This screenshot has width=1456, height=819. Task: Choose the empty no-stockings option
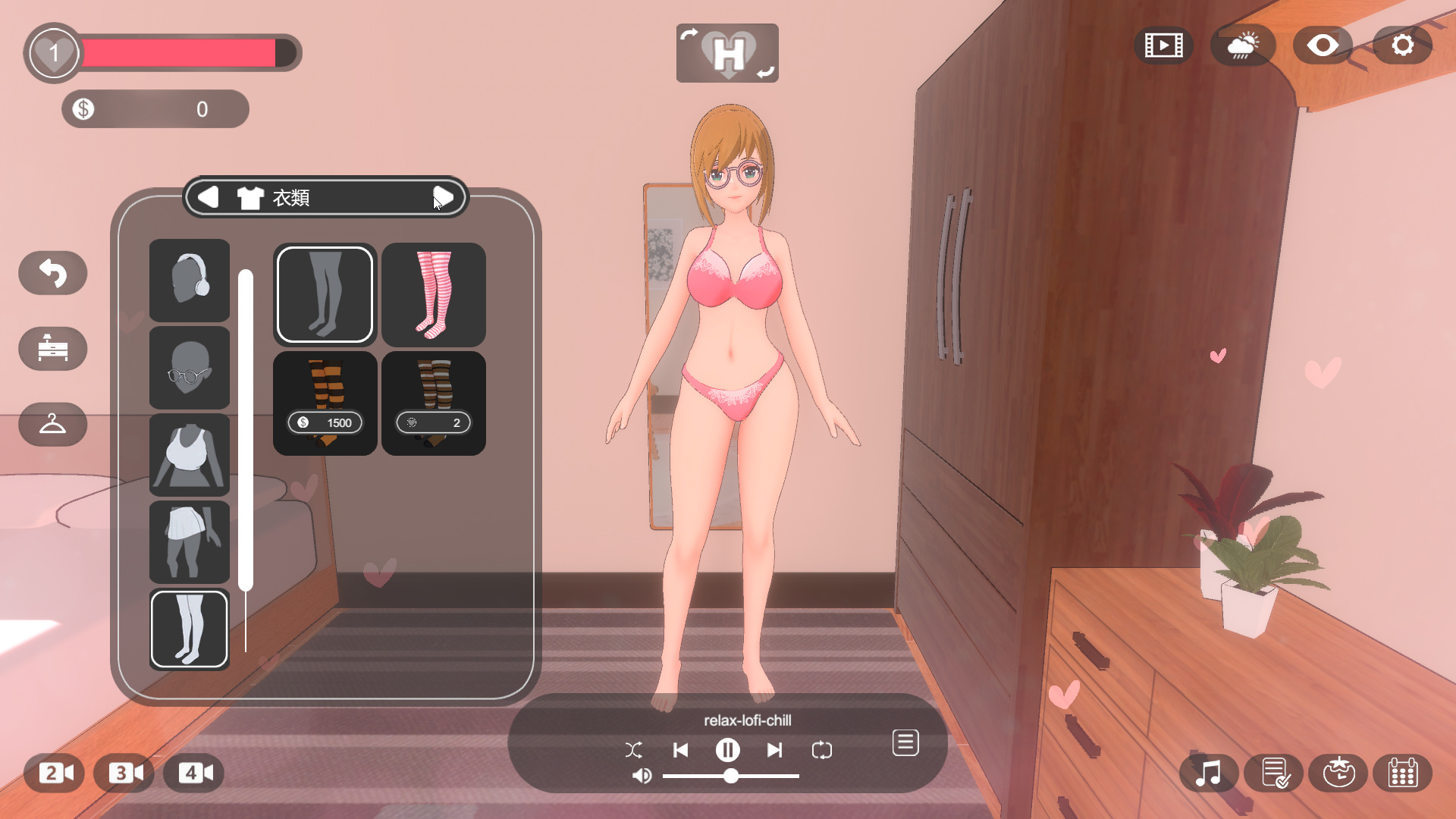click(x=325, y=294)
